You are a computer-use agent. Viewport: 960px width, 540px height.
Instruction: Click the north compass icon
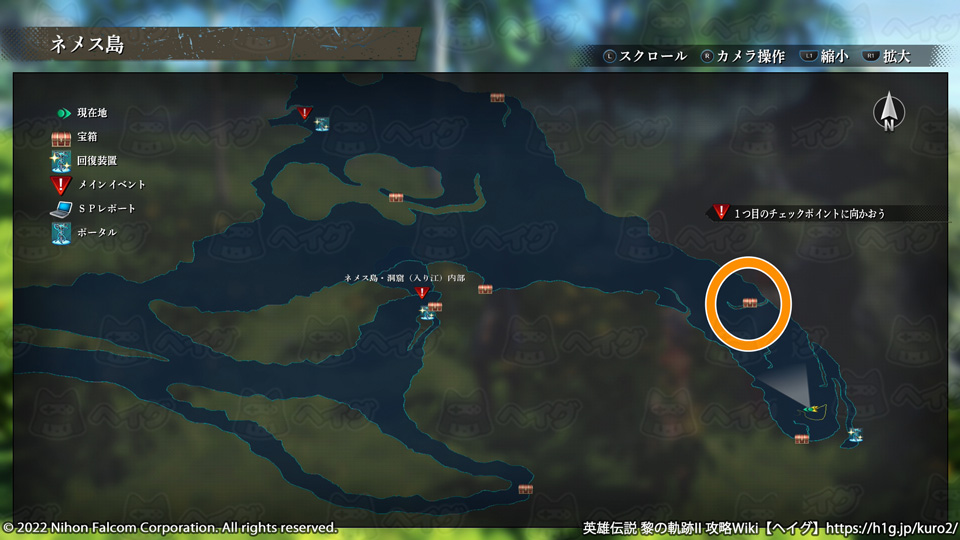tap(888, 112)
